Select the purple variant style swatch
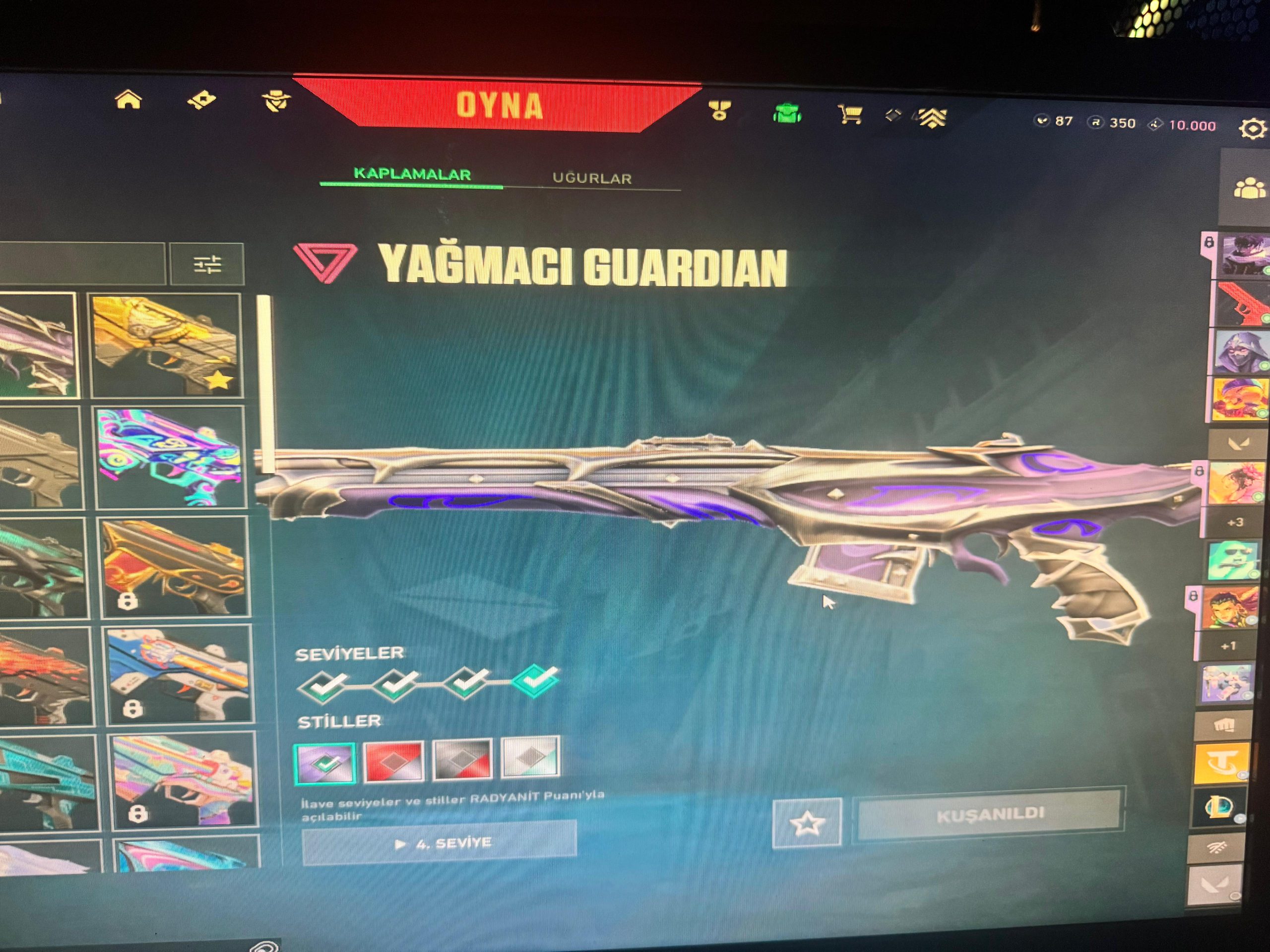1270x952 pixels. pyautogui.click(x=325, y=763)
